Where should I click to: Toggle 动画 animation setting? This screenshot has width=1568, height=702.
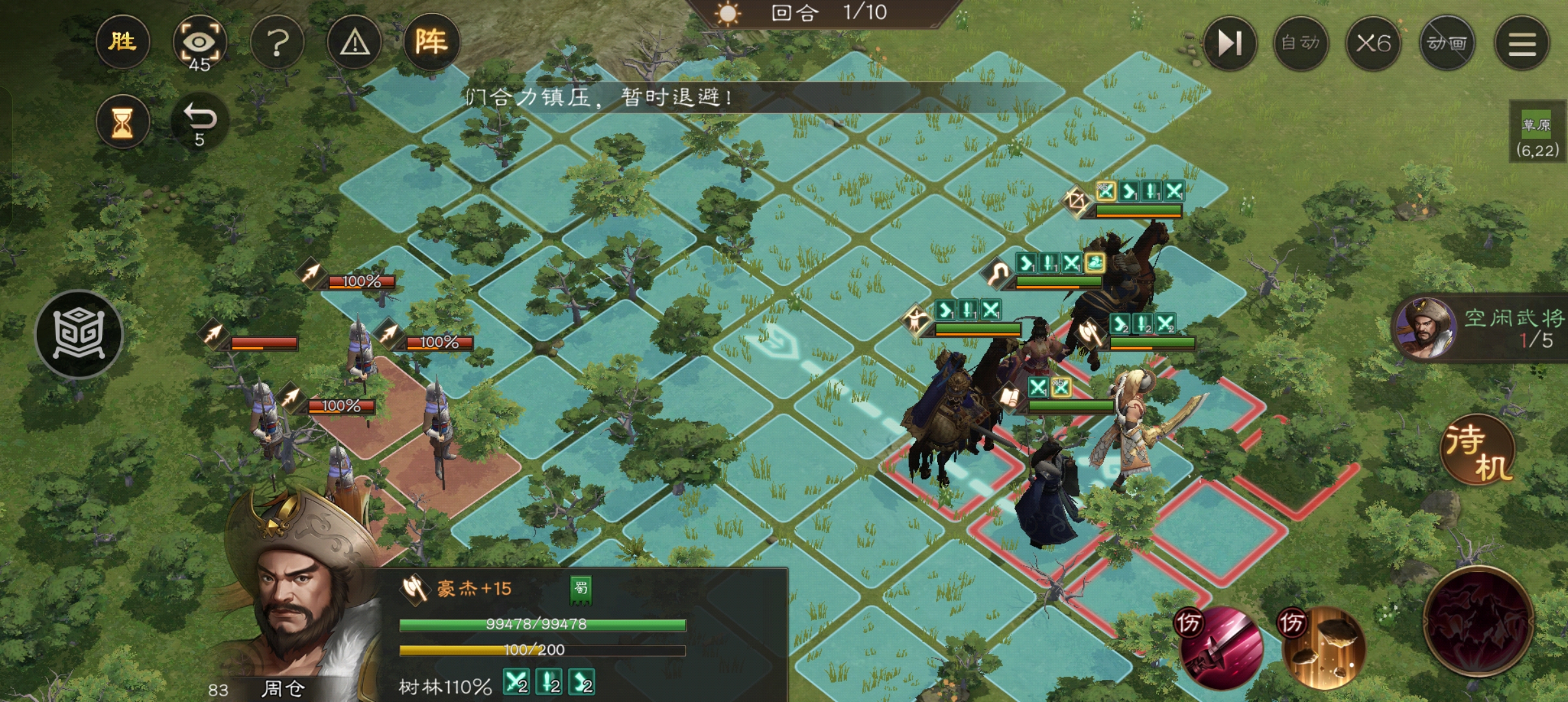pos(1447,44)
